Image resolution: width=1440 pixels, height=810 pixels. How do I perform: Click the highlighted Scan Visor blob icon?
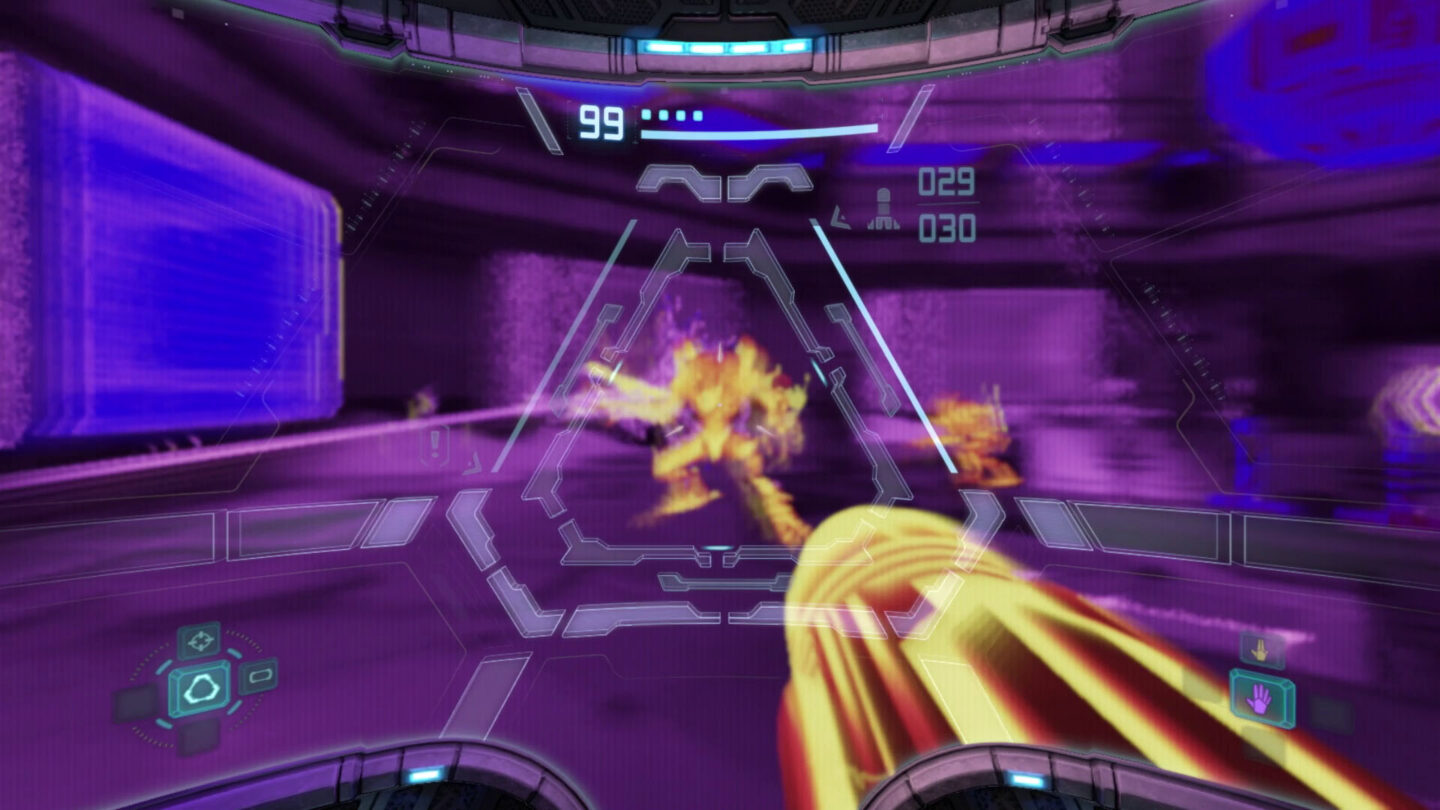point(199,690)
